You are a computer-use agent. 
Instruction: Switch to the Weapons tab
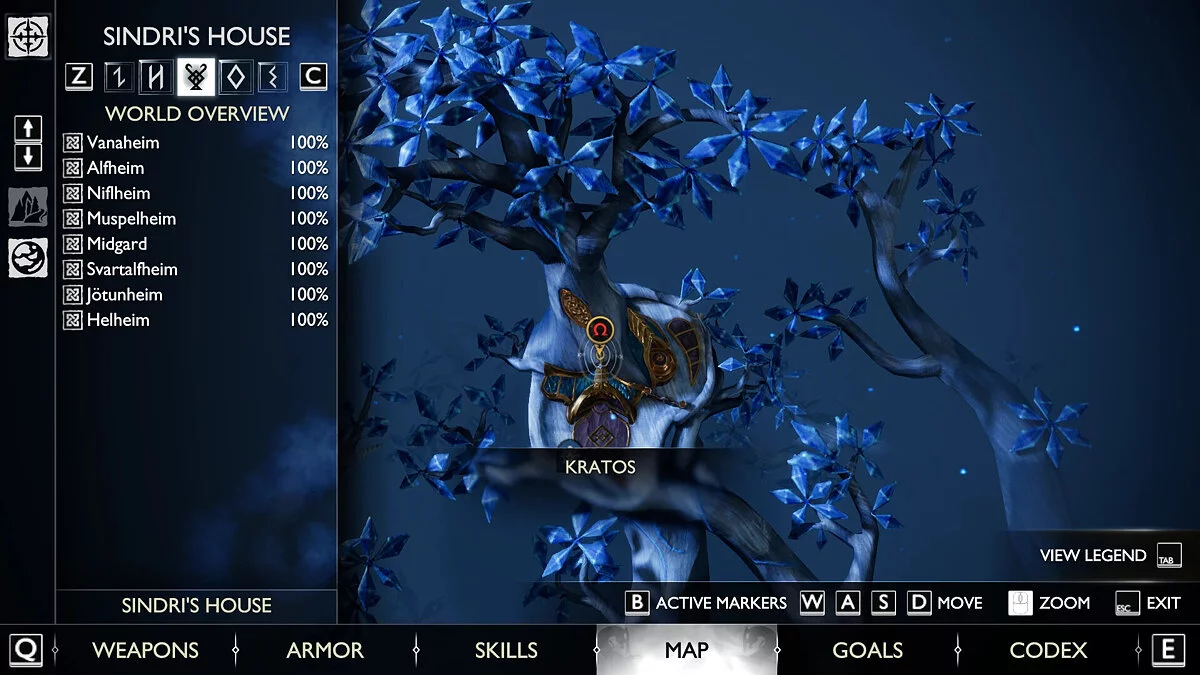point(146,650)
